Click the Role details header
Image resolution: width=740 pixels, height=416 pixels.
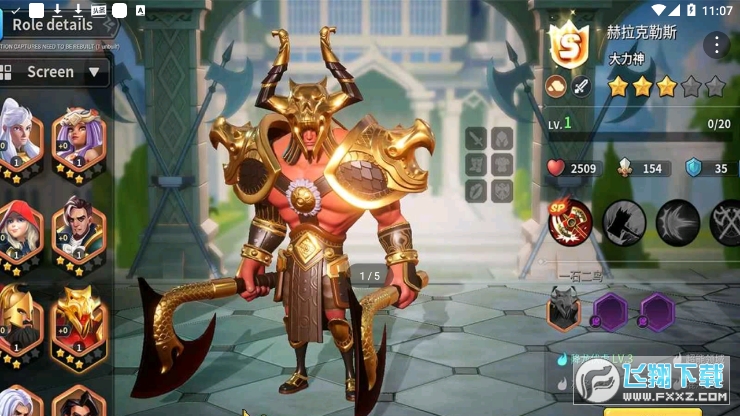(x=54, y=25)
